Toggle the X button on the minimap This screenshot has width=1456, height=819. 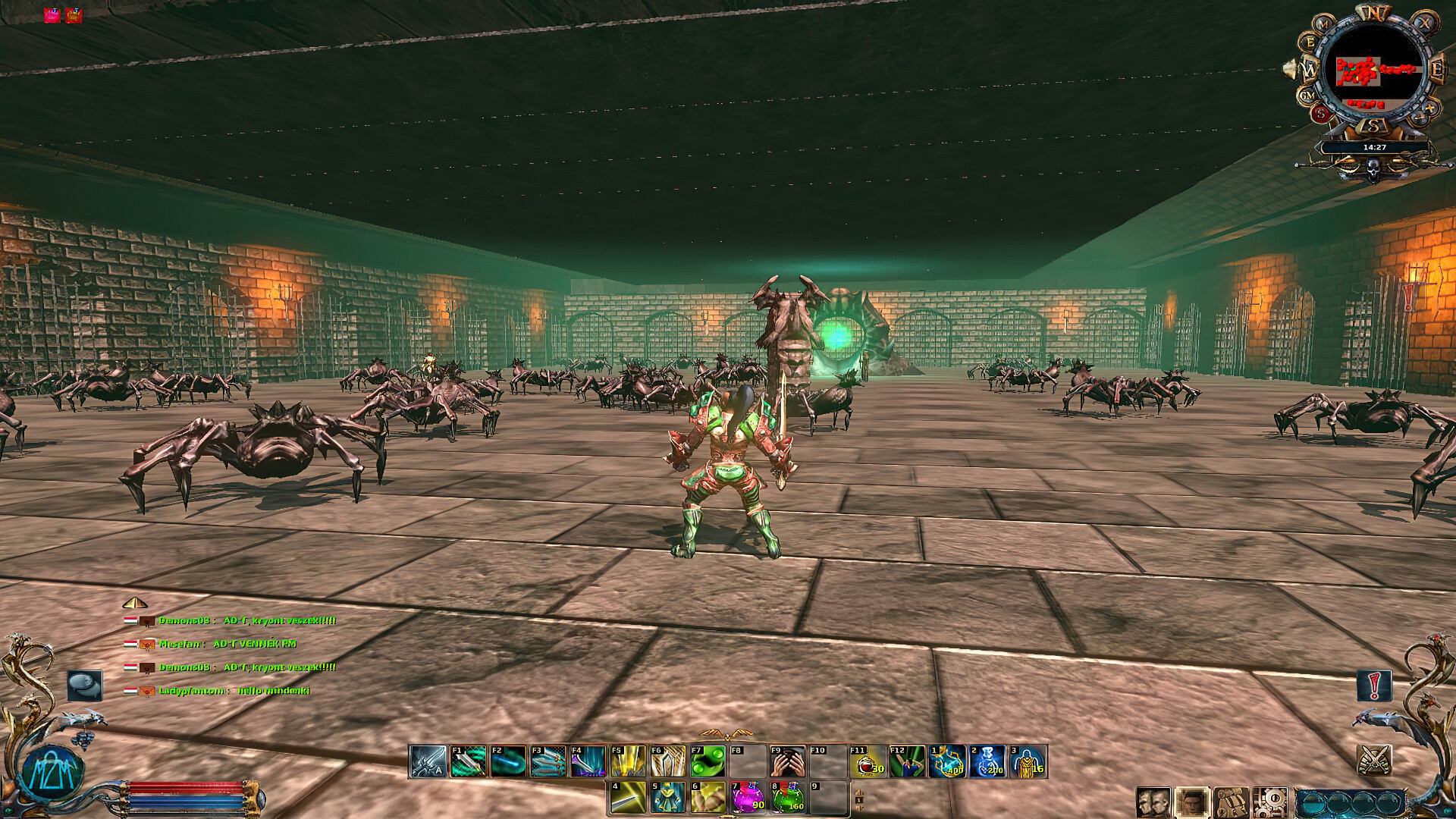[1426, 24]
